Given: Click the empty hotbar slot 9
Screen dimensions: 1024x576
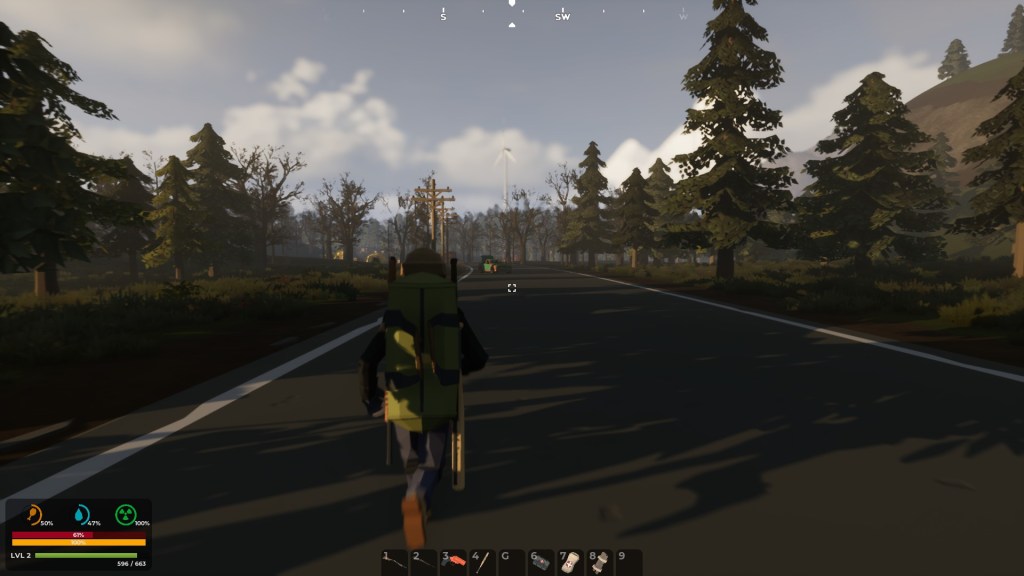Looking at the screenshot, I should [x=628, y=562].
